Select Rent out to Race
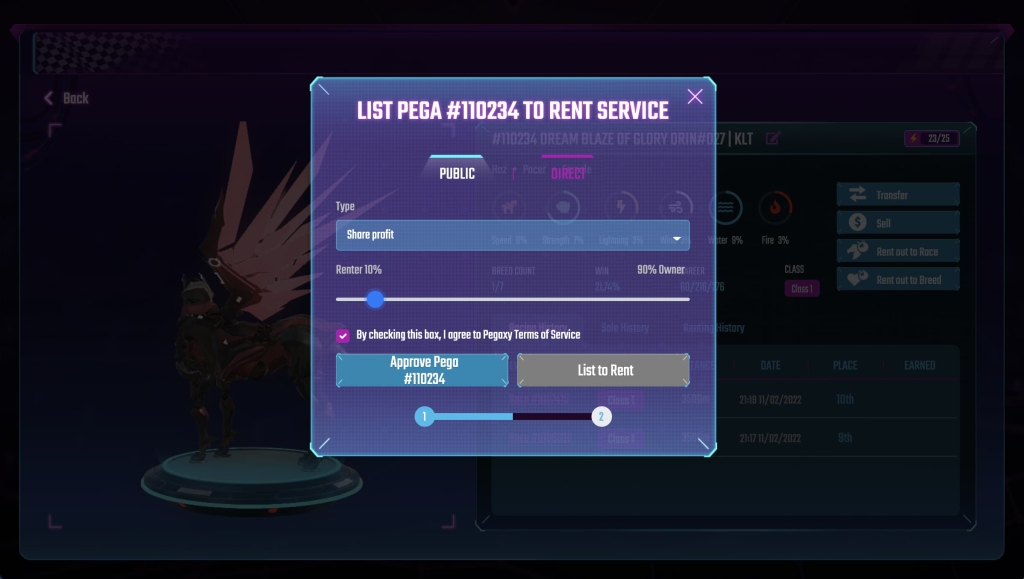 (897, 252)
